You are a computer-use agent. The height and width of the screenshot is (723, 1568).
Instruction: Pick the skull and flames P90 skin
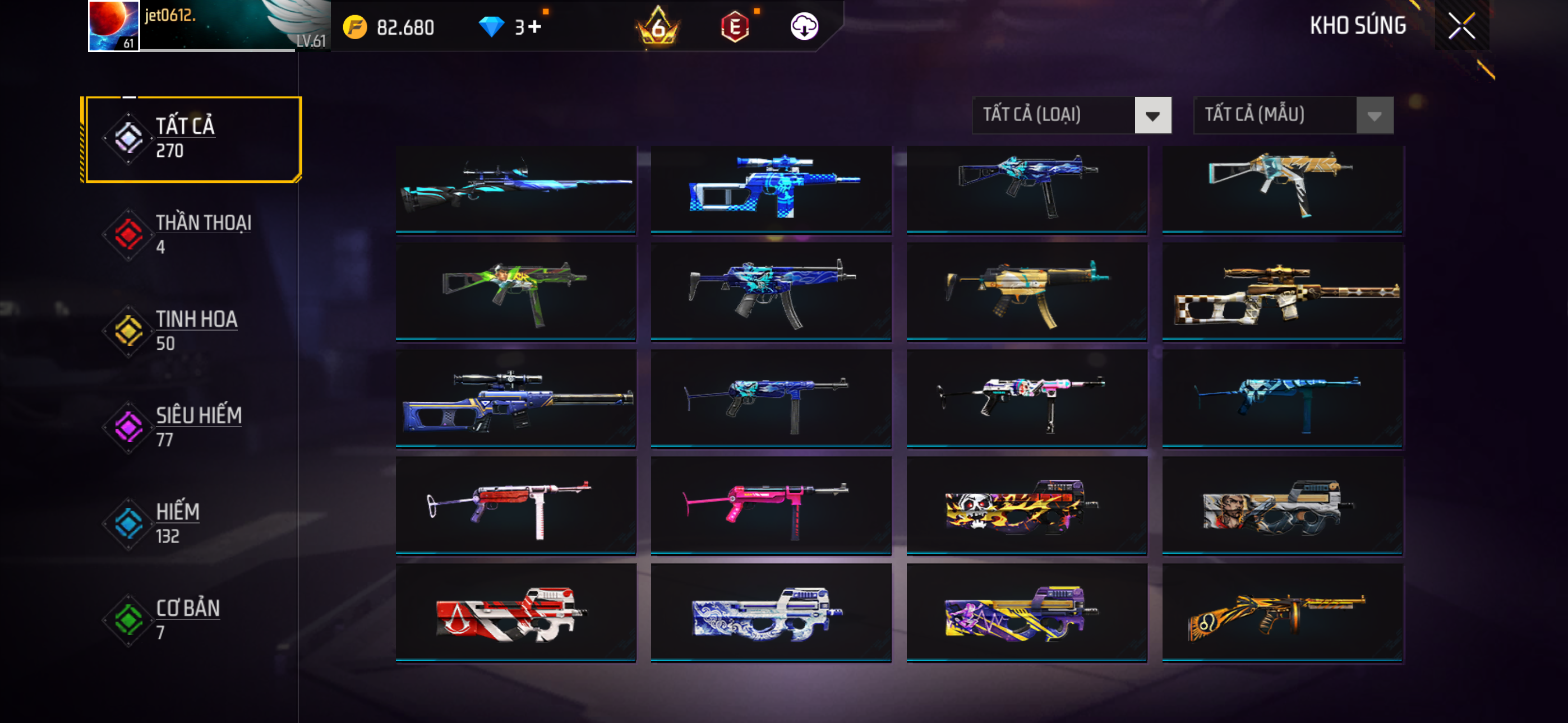pyautogui.click(x=1027, y=505)
